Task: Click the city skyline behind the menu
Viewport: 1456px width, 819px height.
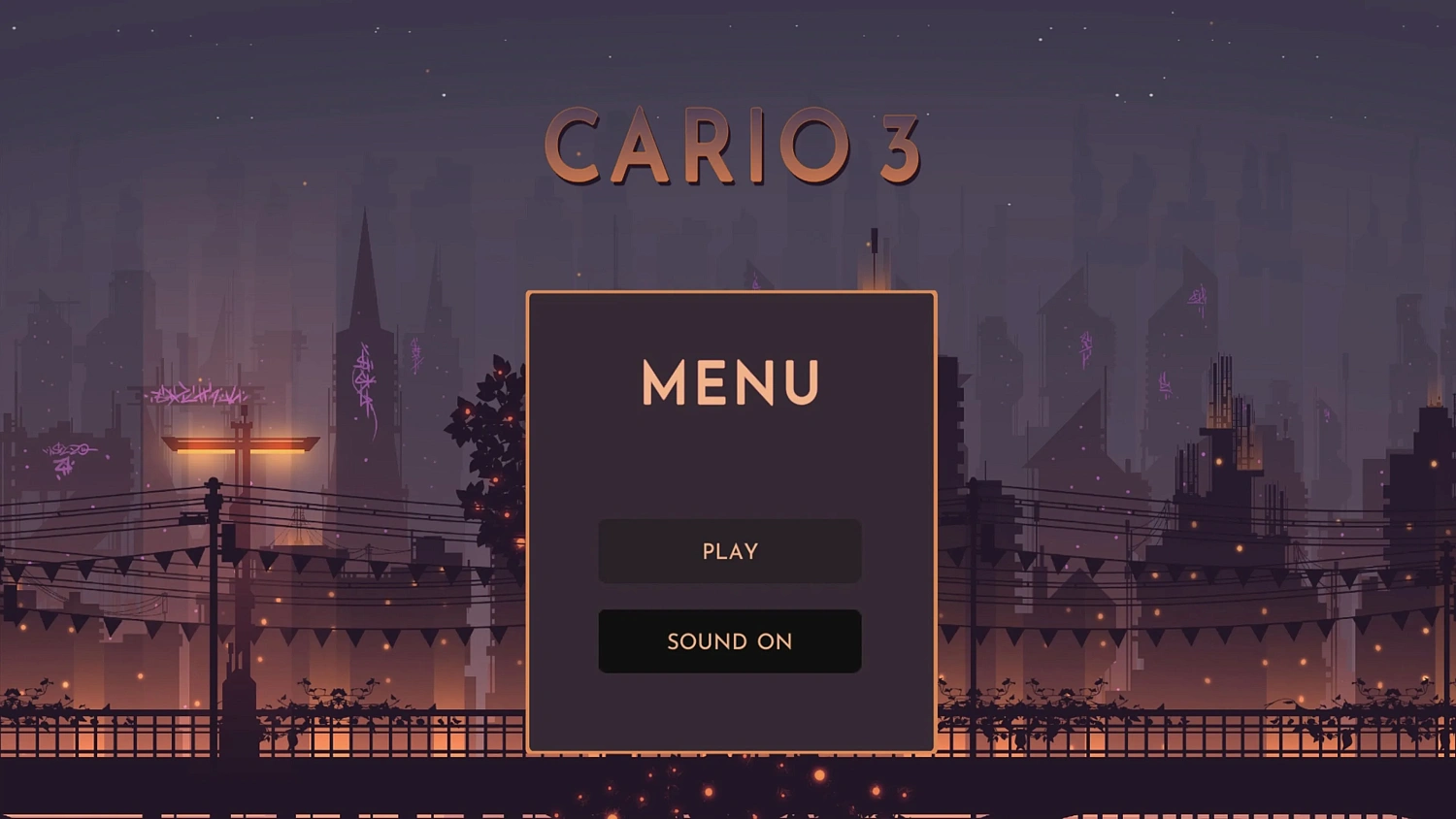Action: [x=1068, y=291]
